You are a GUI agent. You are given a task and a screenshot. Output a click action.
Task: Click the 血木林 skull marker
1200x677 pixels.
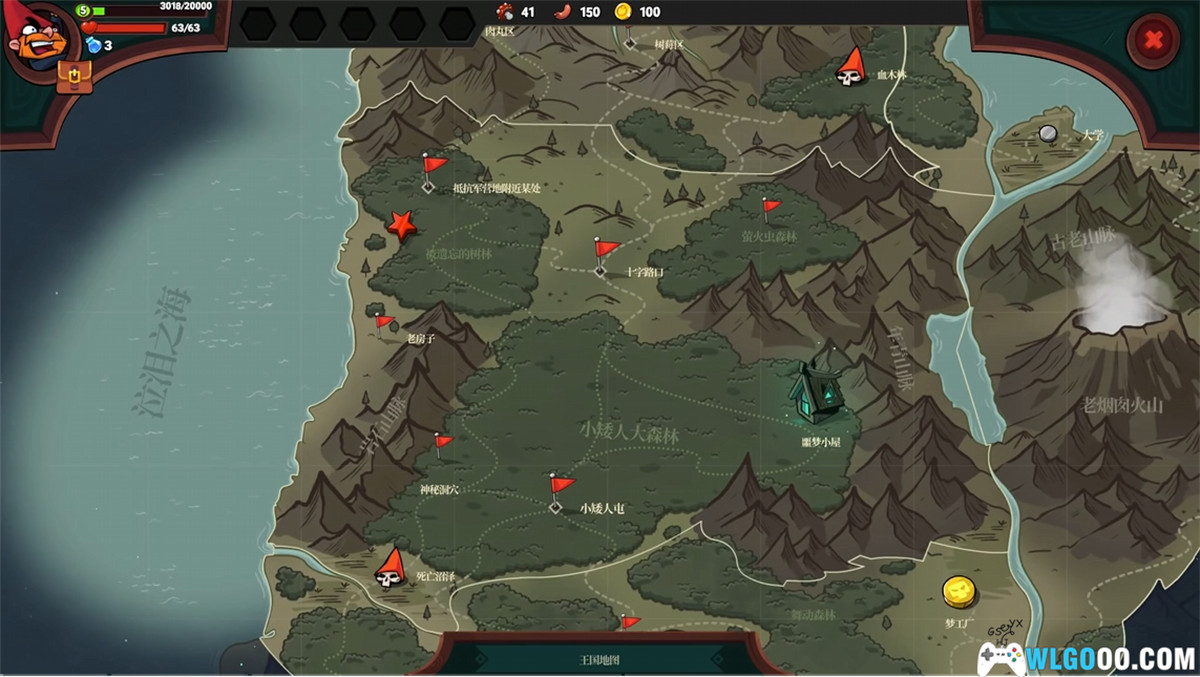851,66
